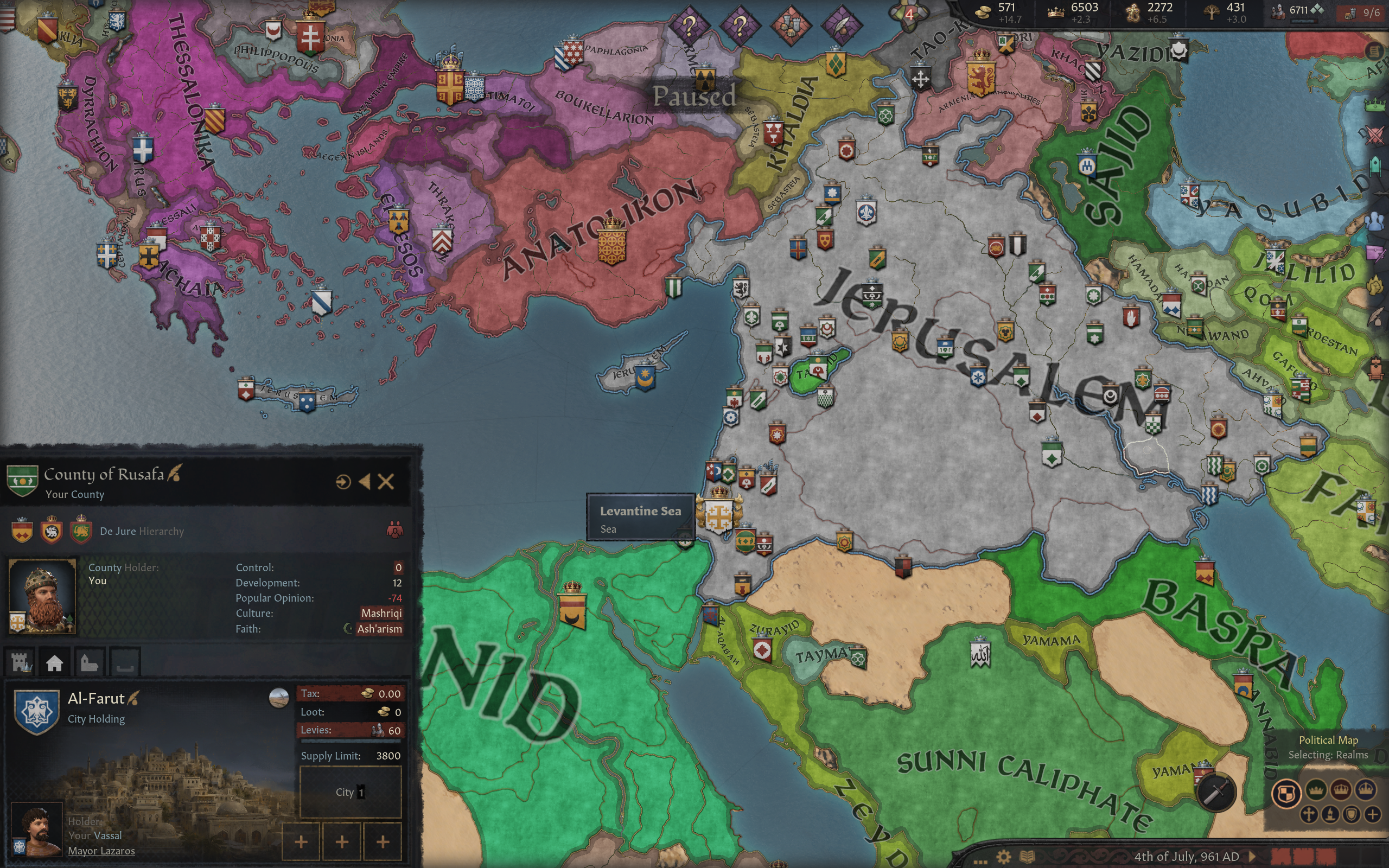Select the house-shaped city holding tab
Viewport: 1389px width, 868px height.
tap(54, 663)
